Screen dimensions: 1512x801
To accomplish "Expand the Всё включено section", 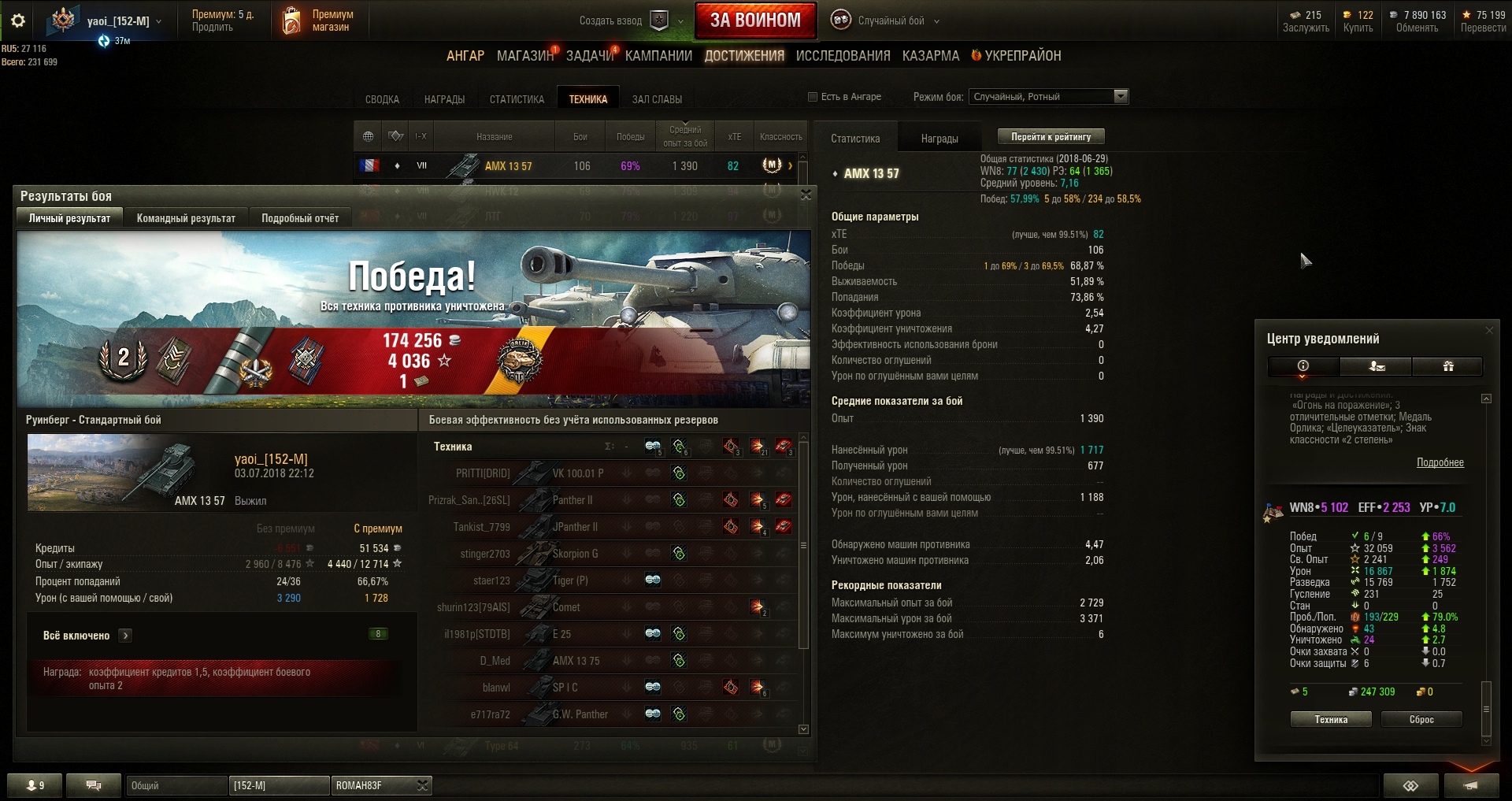I will point(125,636).
